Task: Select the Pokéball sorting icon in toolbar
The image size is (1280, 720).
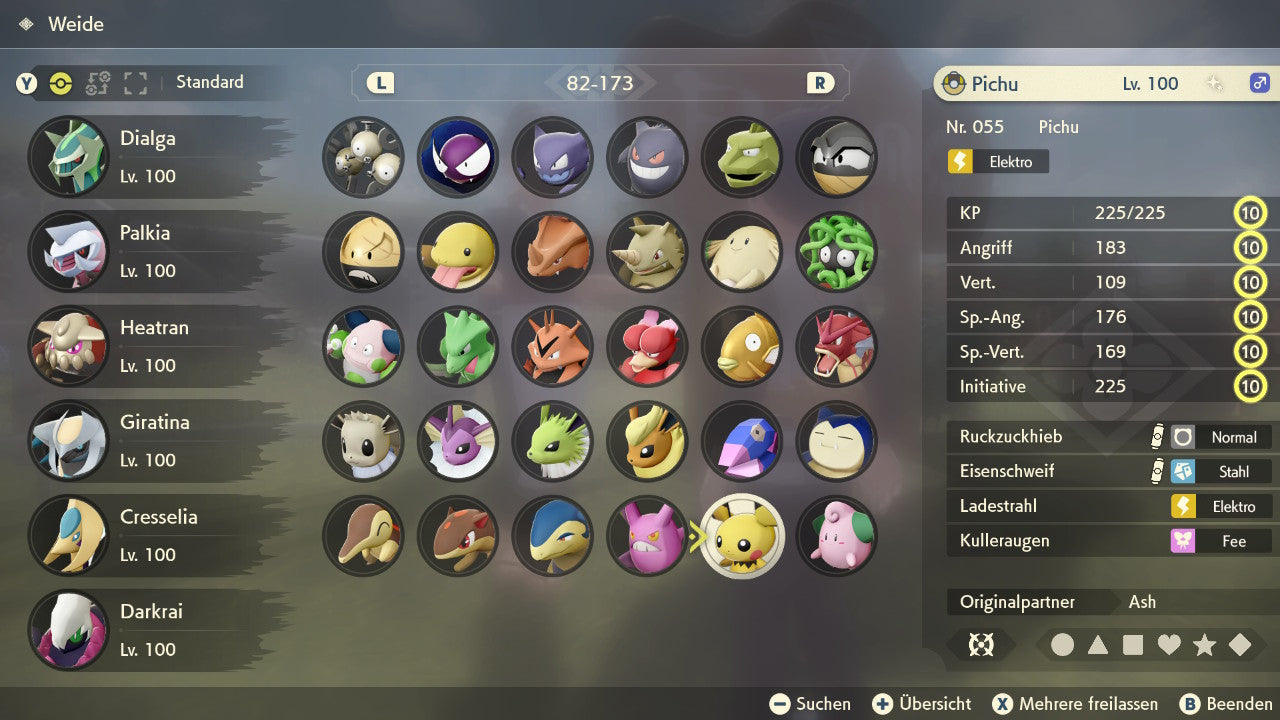Action: tap(60, 84)
